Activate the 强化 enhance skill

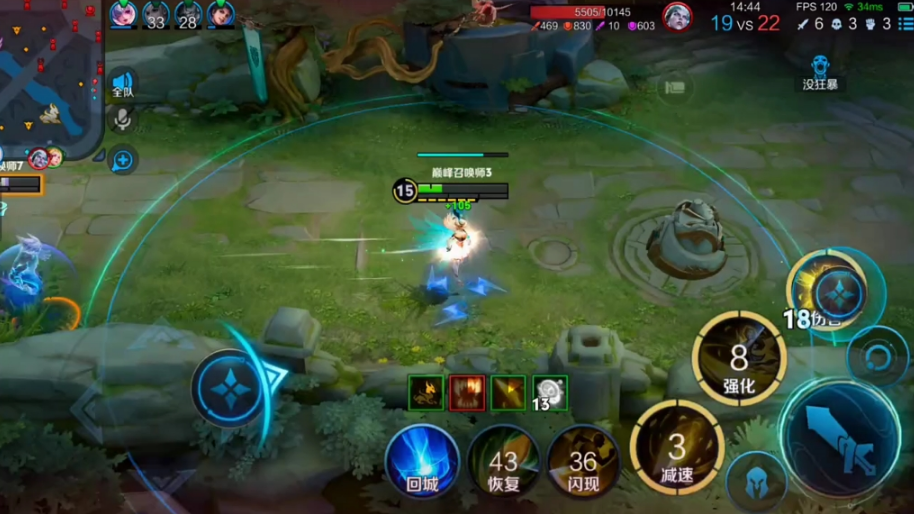pyautogui.click(x=739, y=358)
